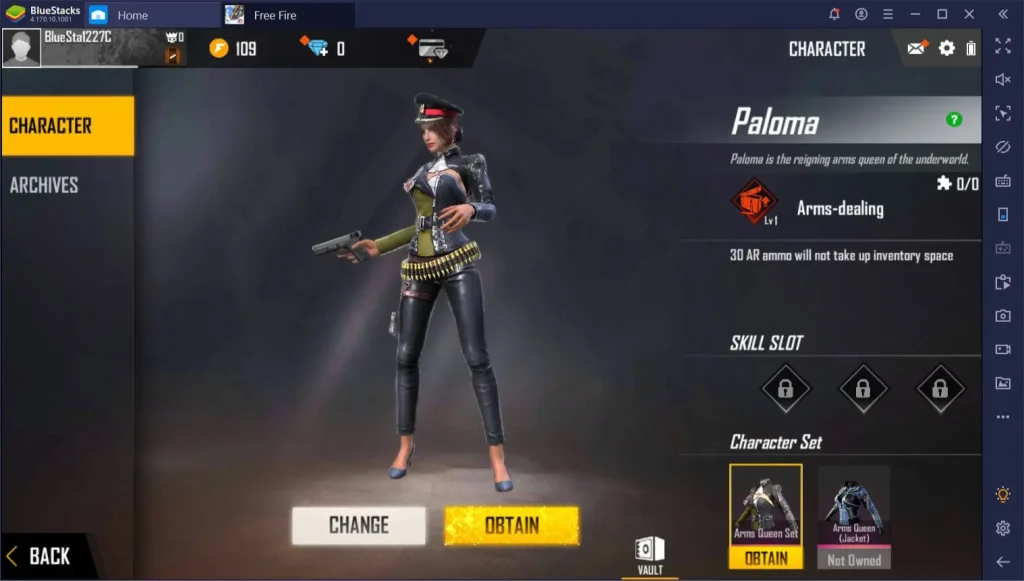This screenshot has width=1024, height=581.
Task: Obtain the Paloma character
Action: [511, 525]
